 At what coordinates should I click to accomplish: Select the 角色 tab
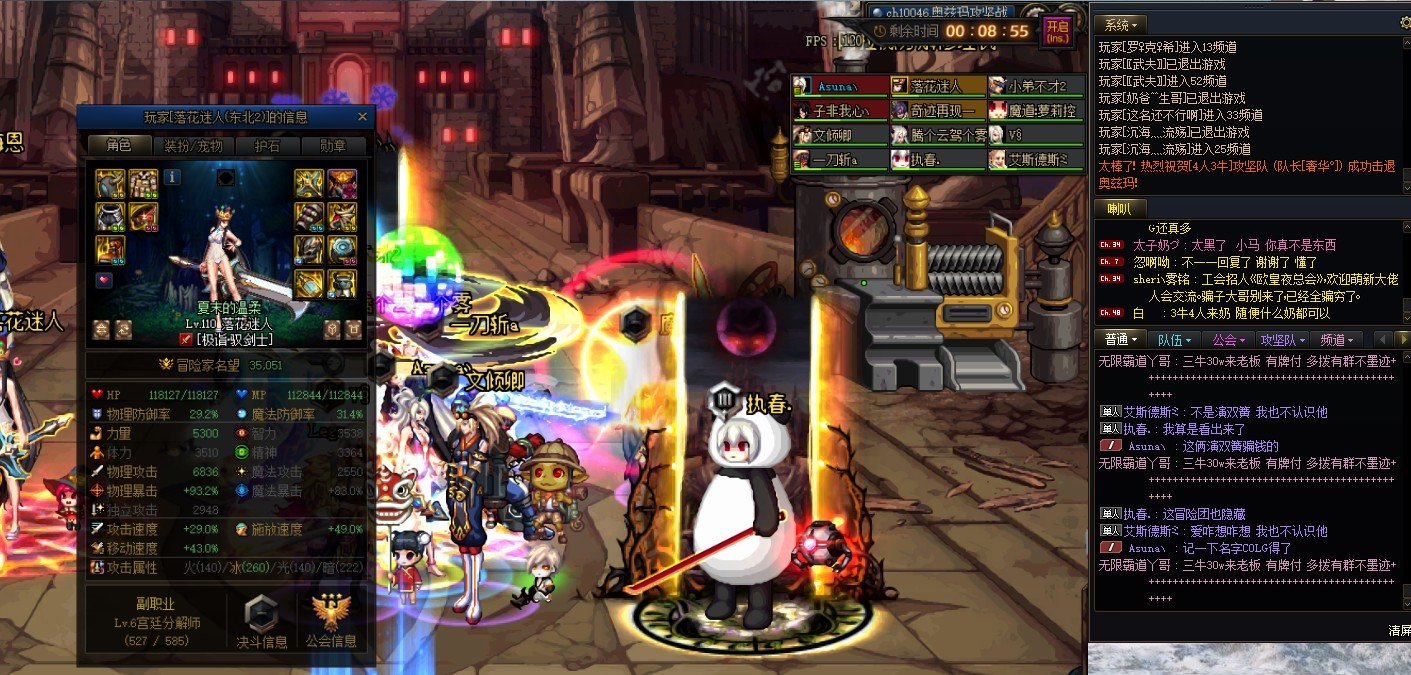(x=118, y=146)
